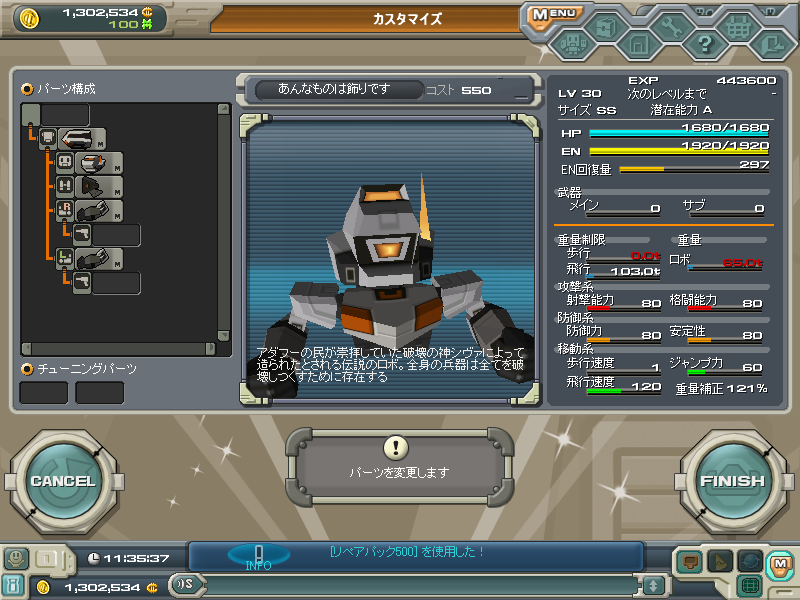The image size is (800, 600).
Task: Confirm customization with the FINISH button
Action: point(731,481)
